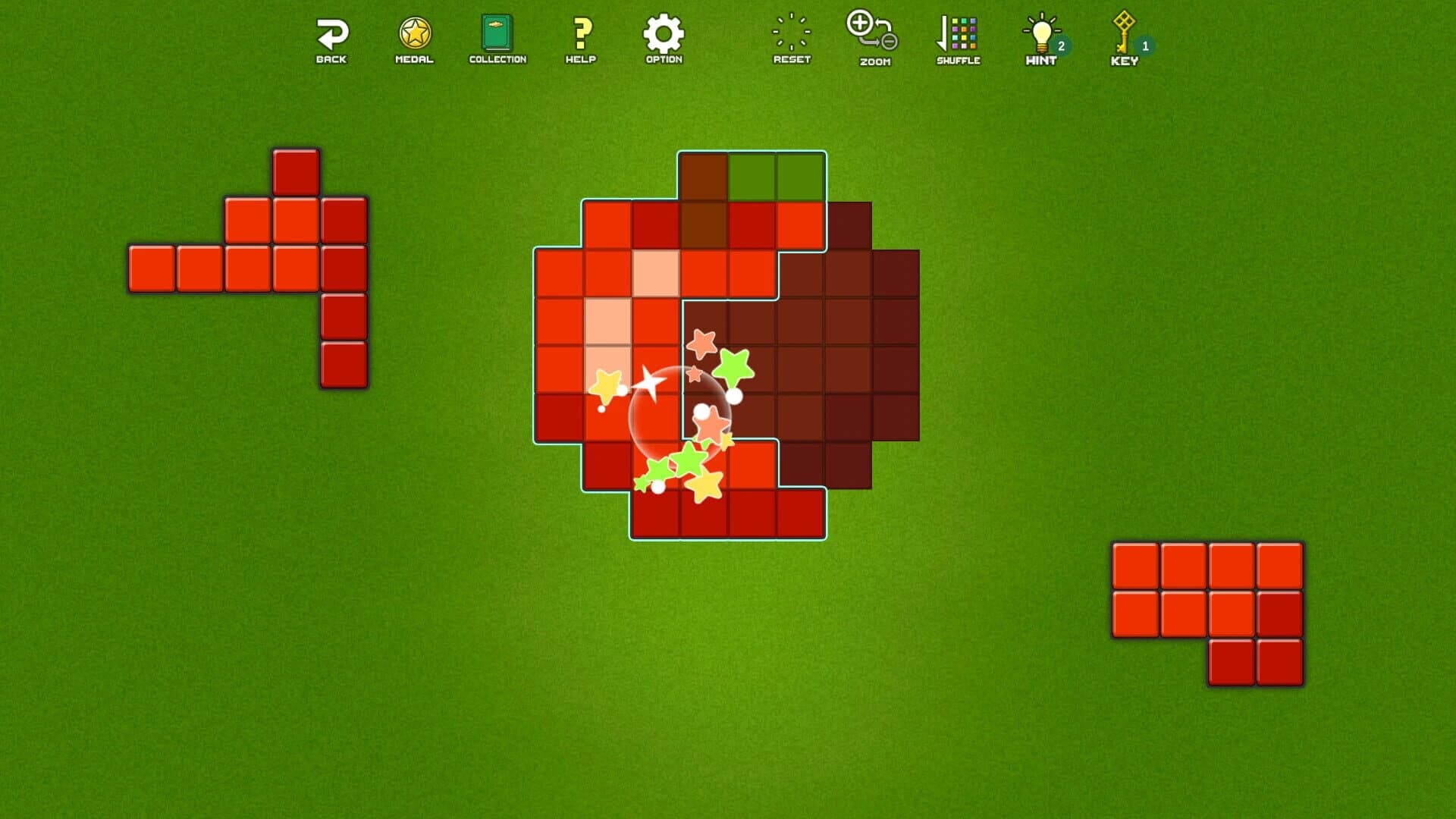This screenshot has height=819, width=1456.
Task: Click the Back arrow icon
Action: pyautogui.click(x=331, y=32)
